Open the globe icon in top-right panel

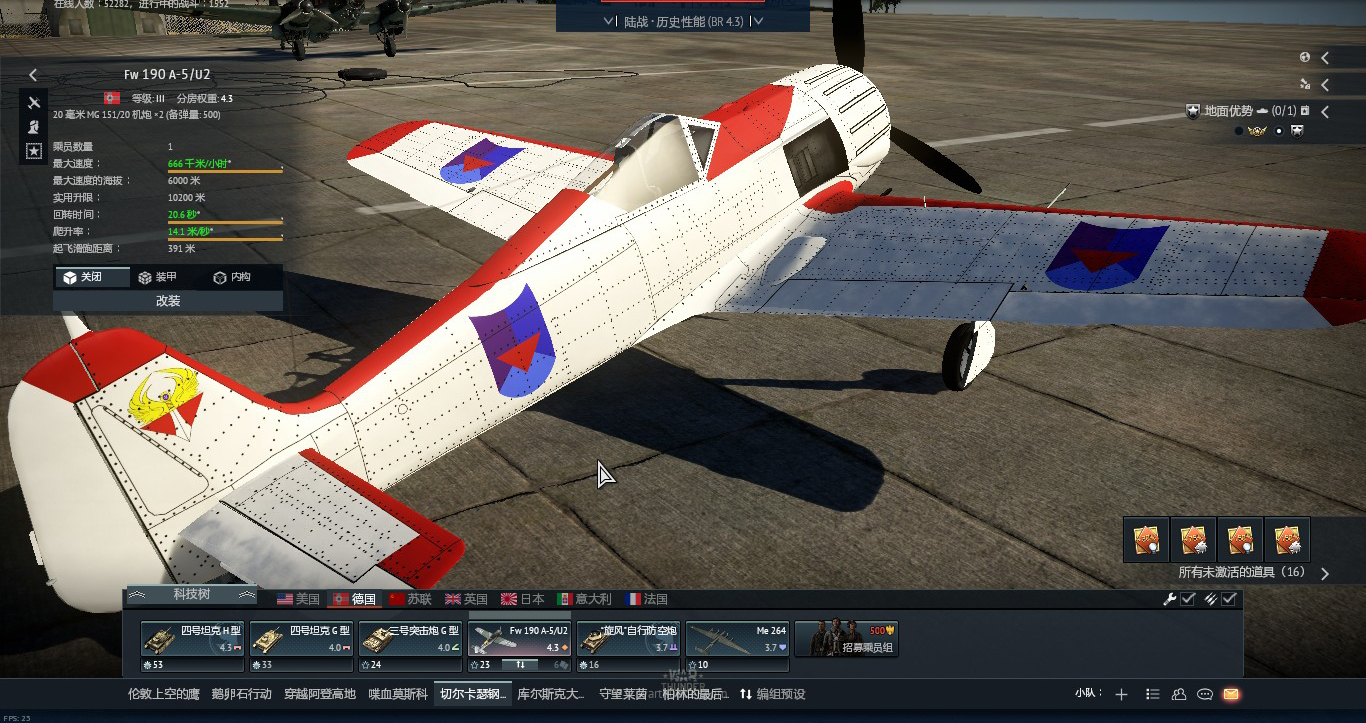coord(1305,57)
